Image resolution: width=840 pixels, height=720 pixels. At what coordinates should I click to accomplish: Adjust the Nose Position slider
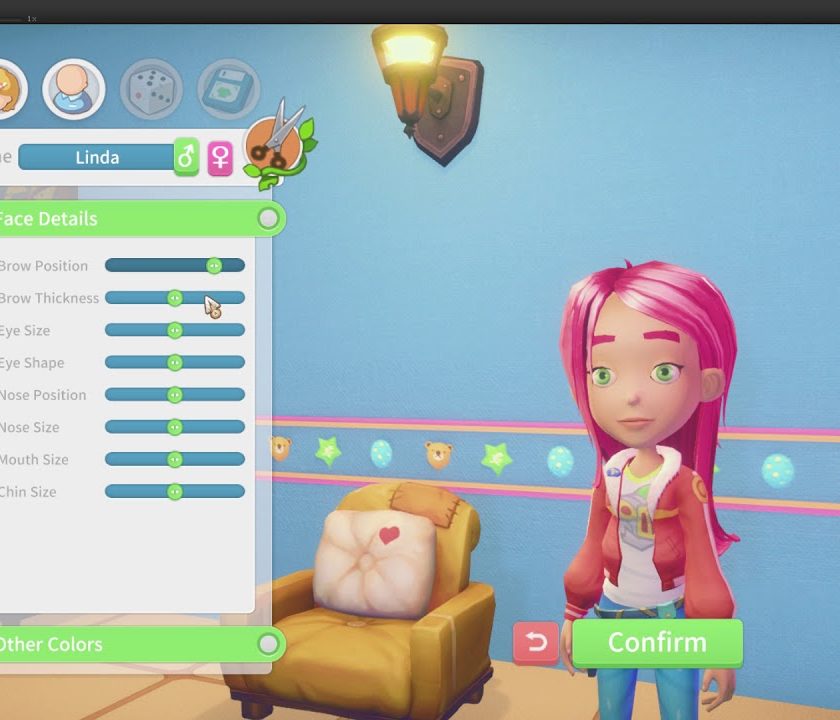(175, 395)
